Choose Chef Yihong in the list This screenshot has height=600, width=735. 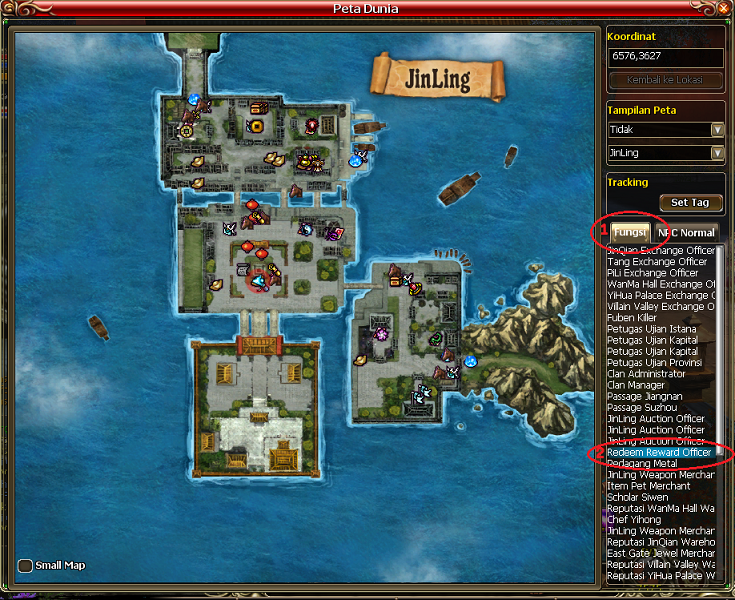635,520
